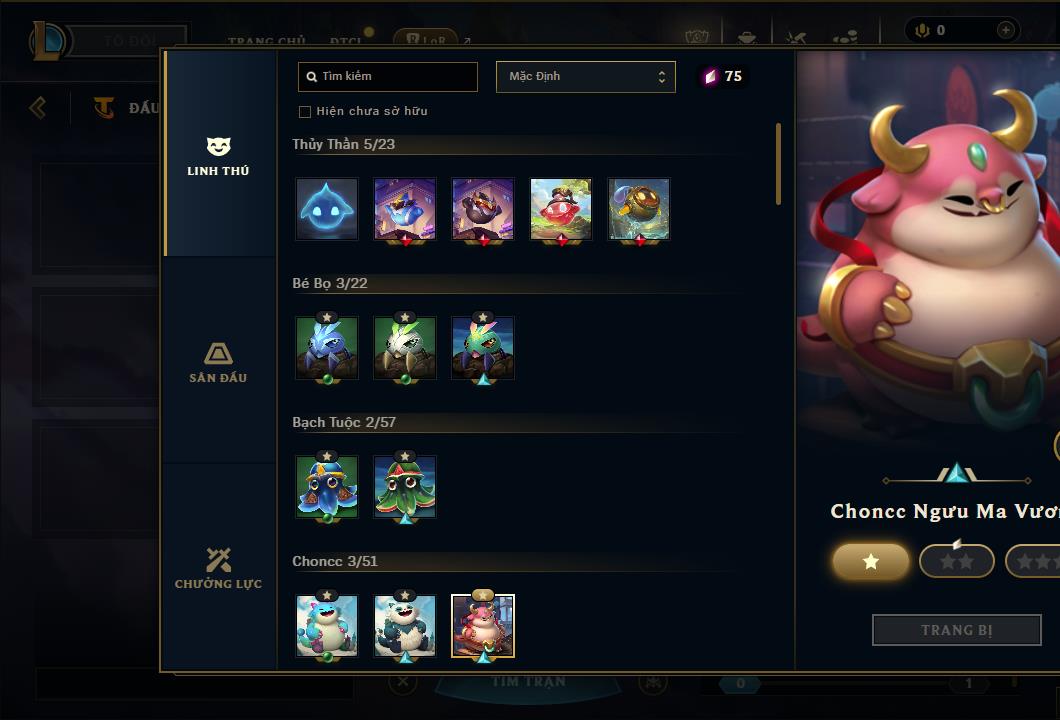Select the golden armored Thủy Thần thumbnail
The height and width of the screenshot is (720, 1060).
click(639, 209)
